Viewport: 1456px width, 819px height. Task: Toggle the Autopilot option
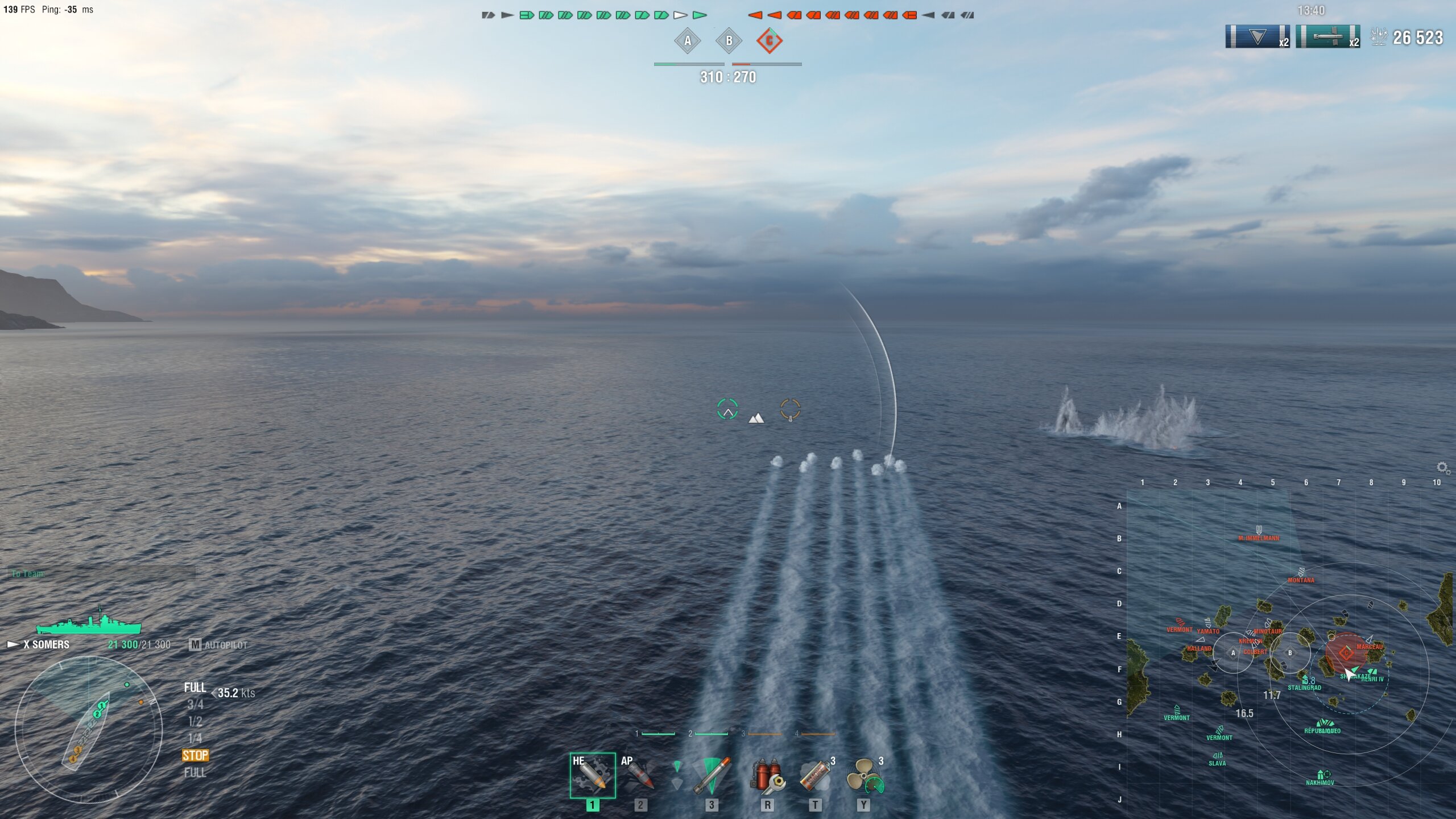tap(219, 645)
